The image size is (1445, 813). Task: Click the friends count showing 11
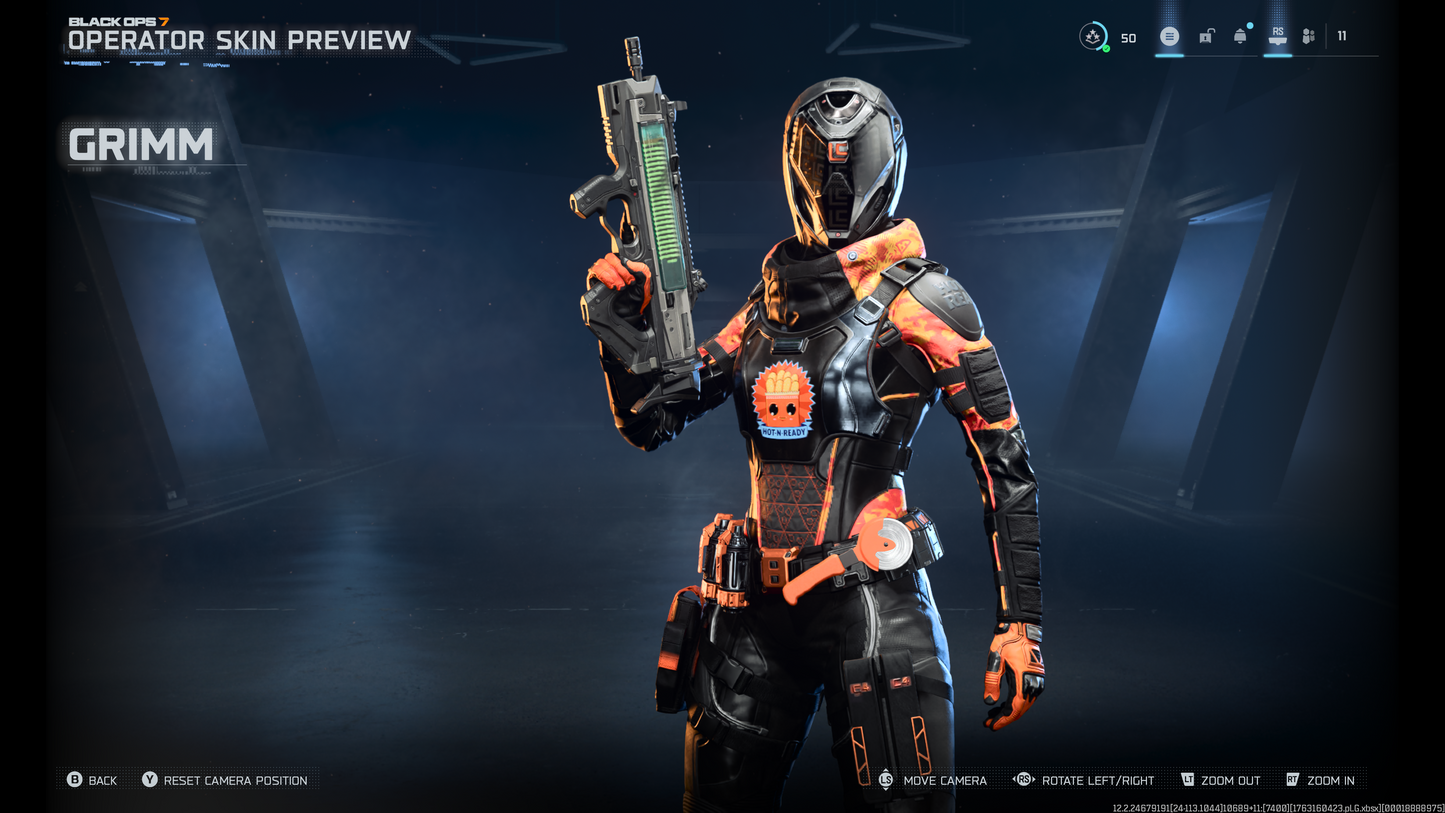1341,35
